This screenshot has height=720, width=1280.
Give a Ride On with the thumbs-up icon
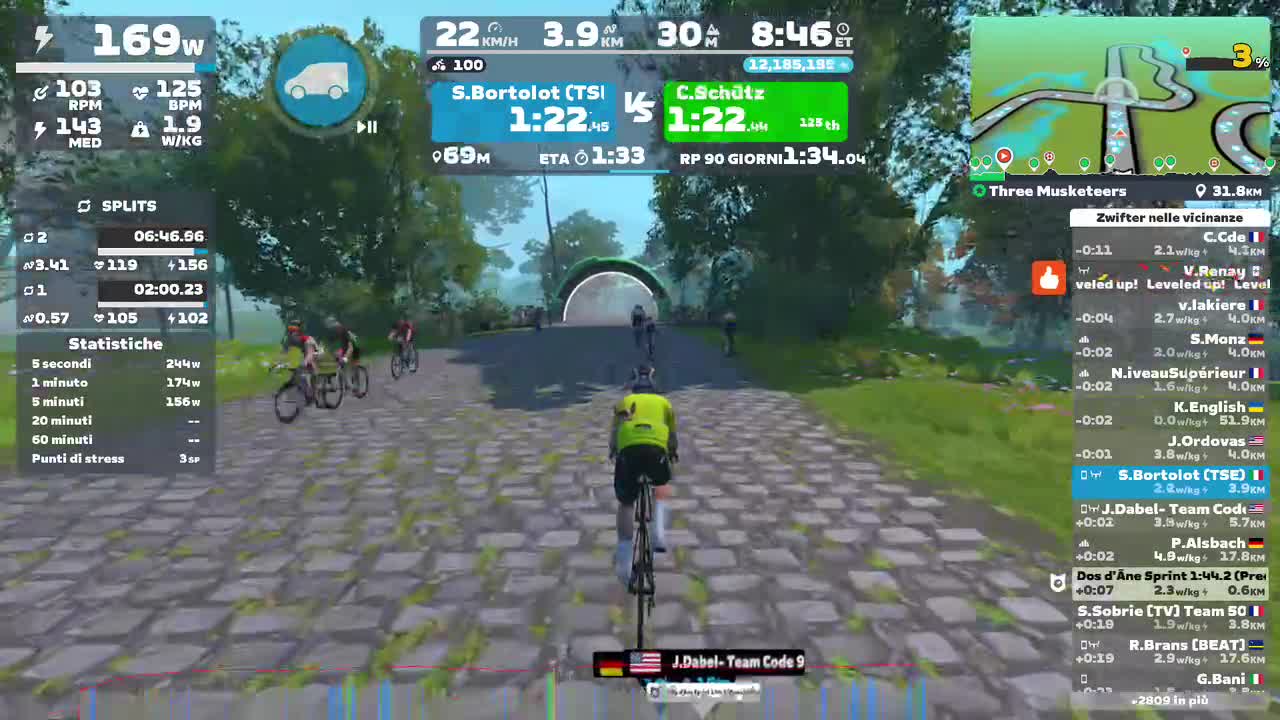1048,279
